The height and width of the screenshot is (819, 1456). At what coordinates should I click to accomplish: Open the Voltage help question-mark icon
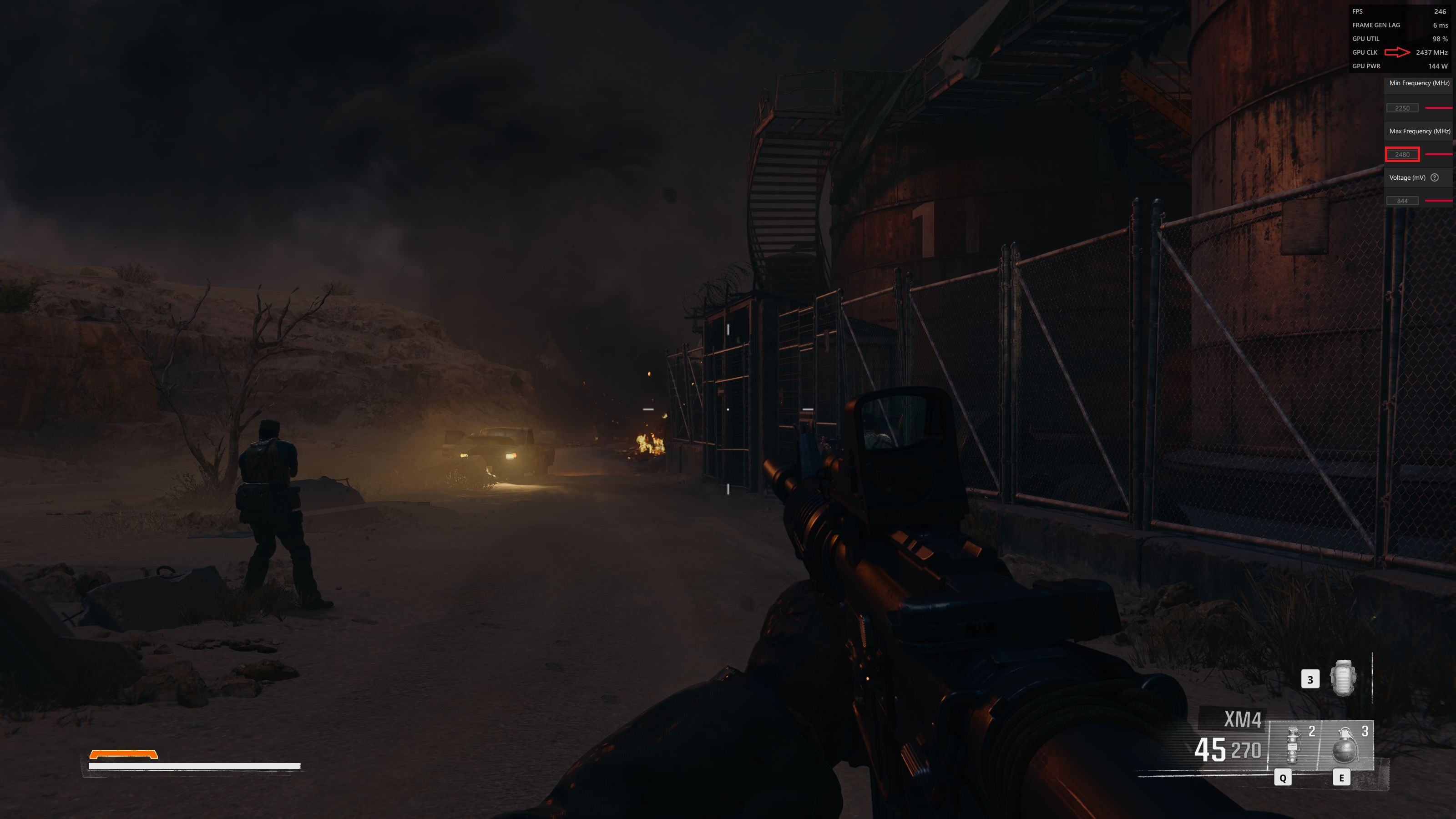click(1435, 177)
